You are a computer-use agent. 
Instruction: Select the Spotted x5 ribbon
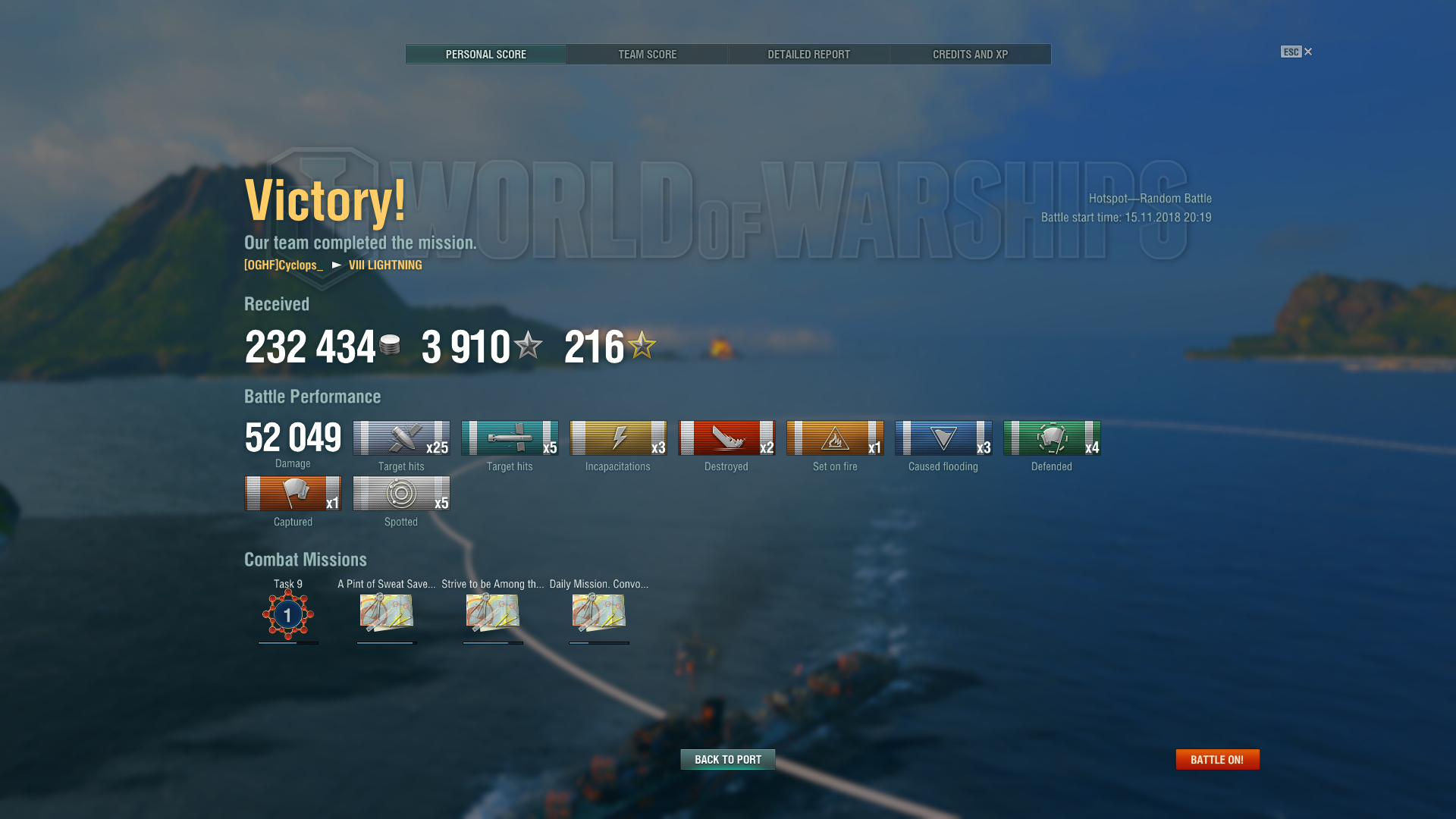[401, 494]
